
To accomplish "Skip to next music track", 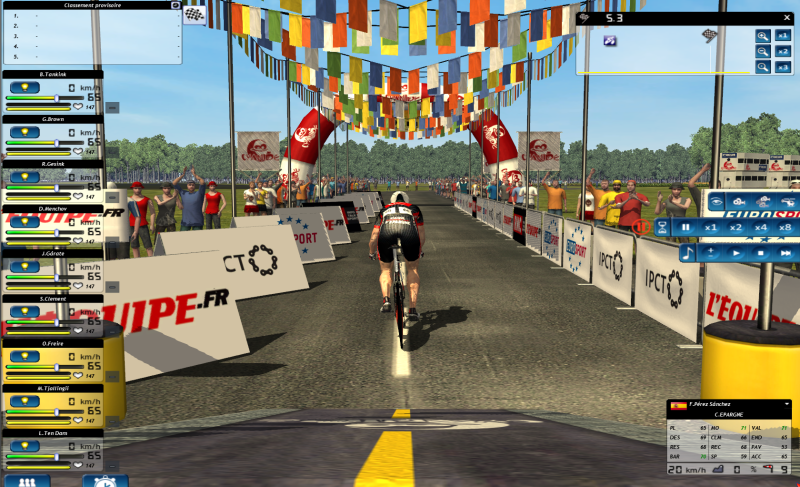I will (x=785, y=254).
